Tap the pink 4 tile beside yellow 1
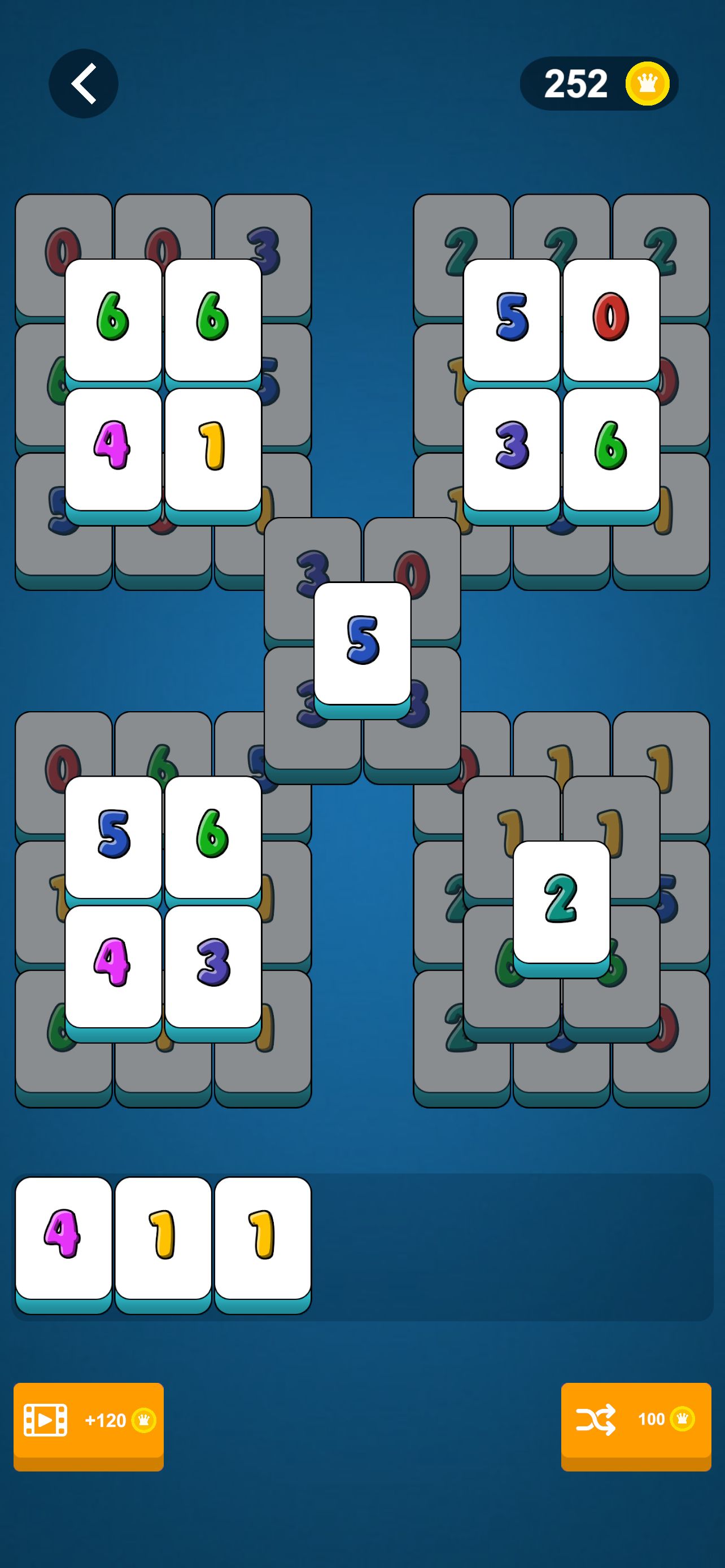The image size is (725, 1568). [113, 449]
